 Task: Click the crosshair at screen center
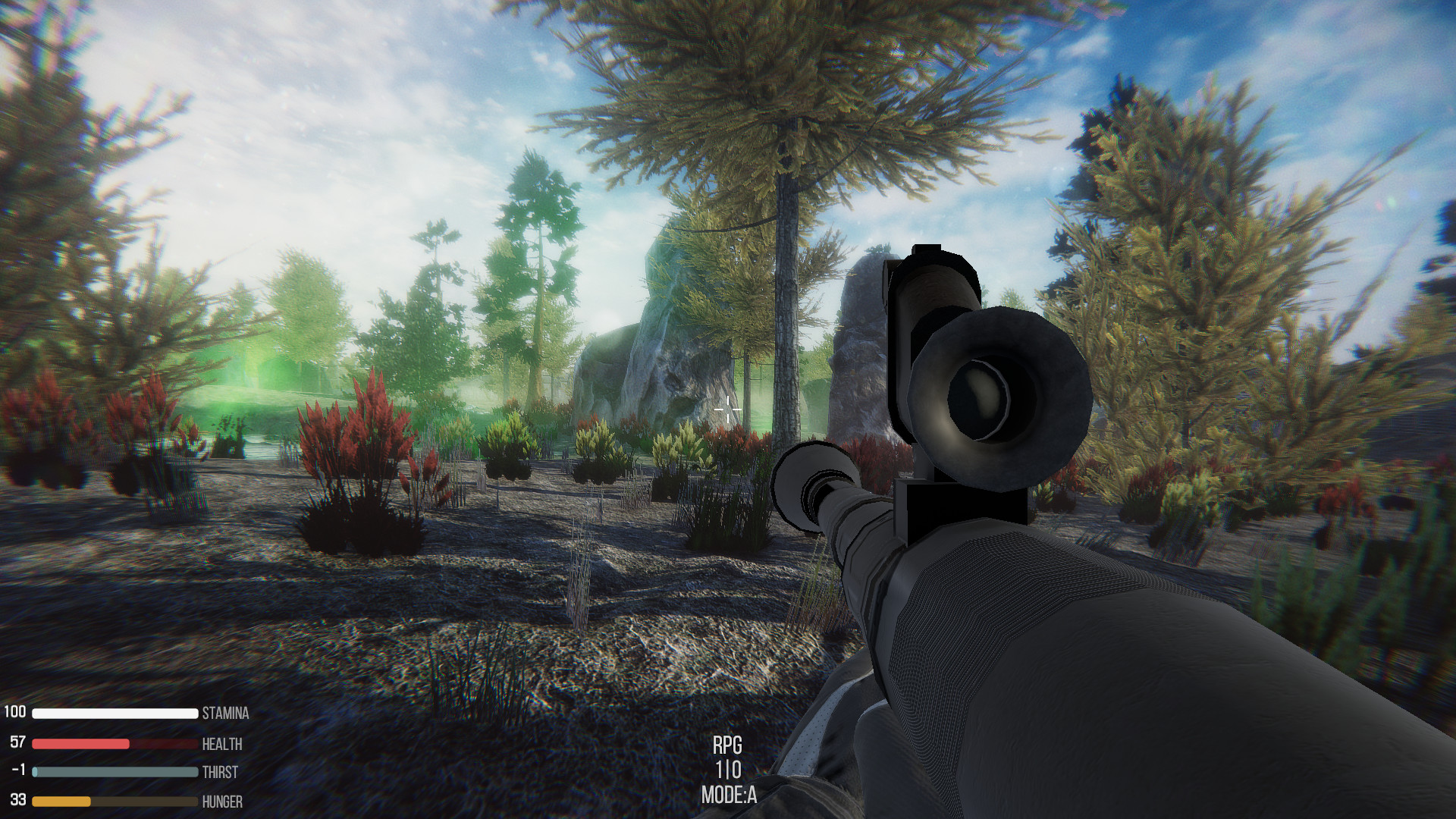click(x=726, y=409)
